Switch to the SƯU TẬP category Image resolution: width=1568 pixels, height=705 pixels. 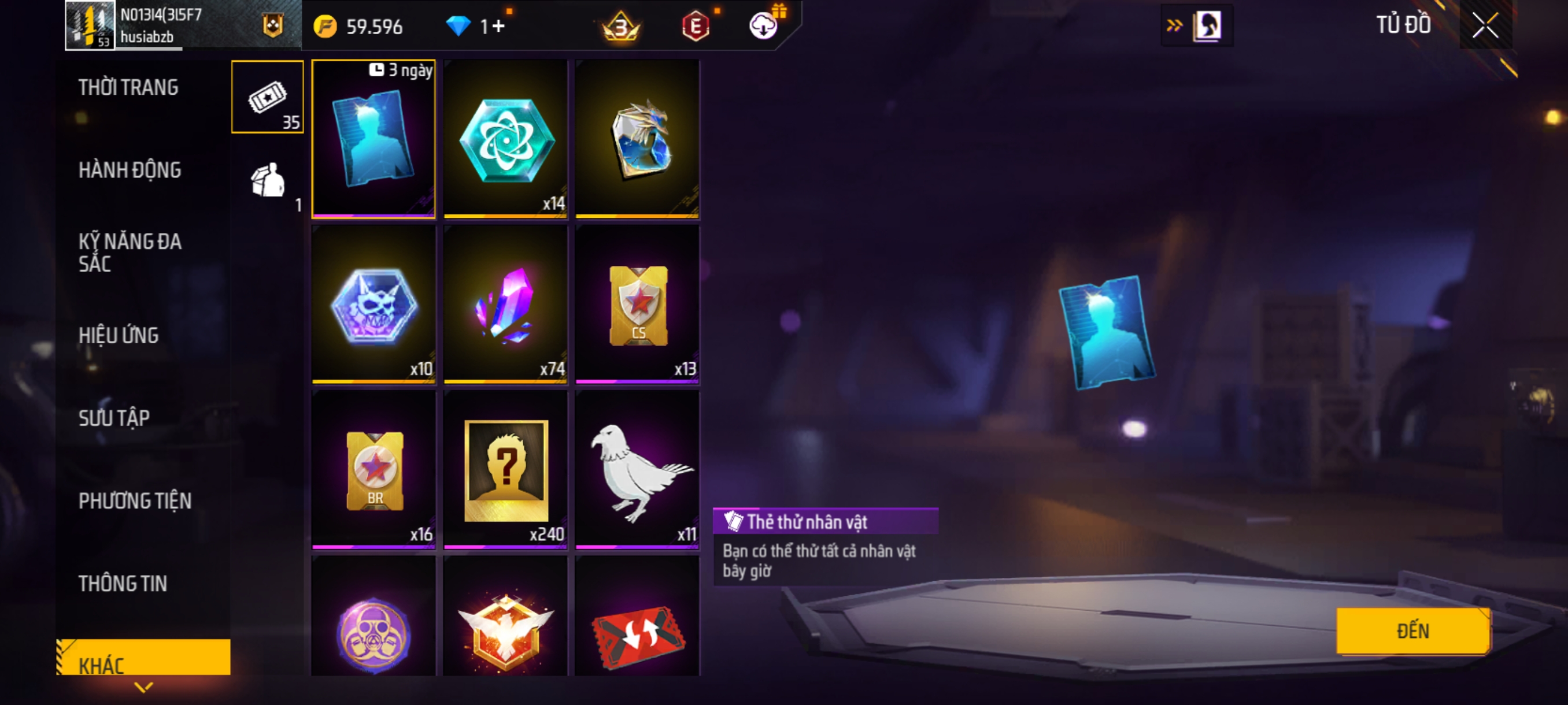114,418
